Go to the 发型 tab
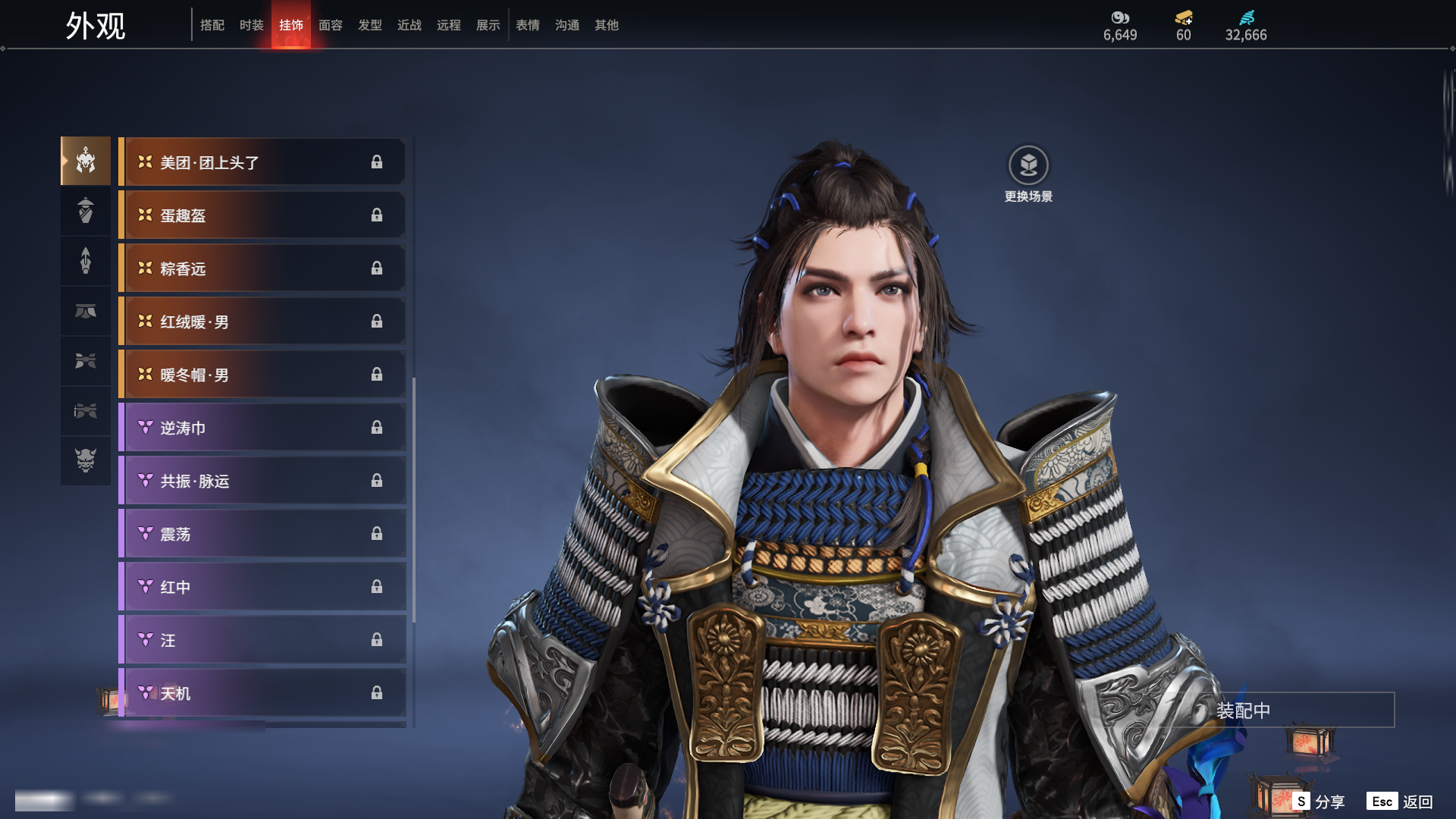1456x819 pixels. [370, 25]
